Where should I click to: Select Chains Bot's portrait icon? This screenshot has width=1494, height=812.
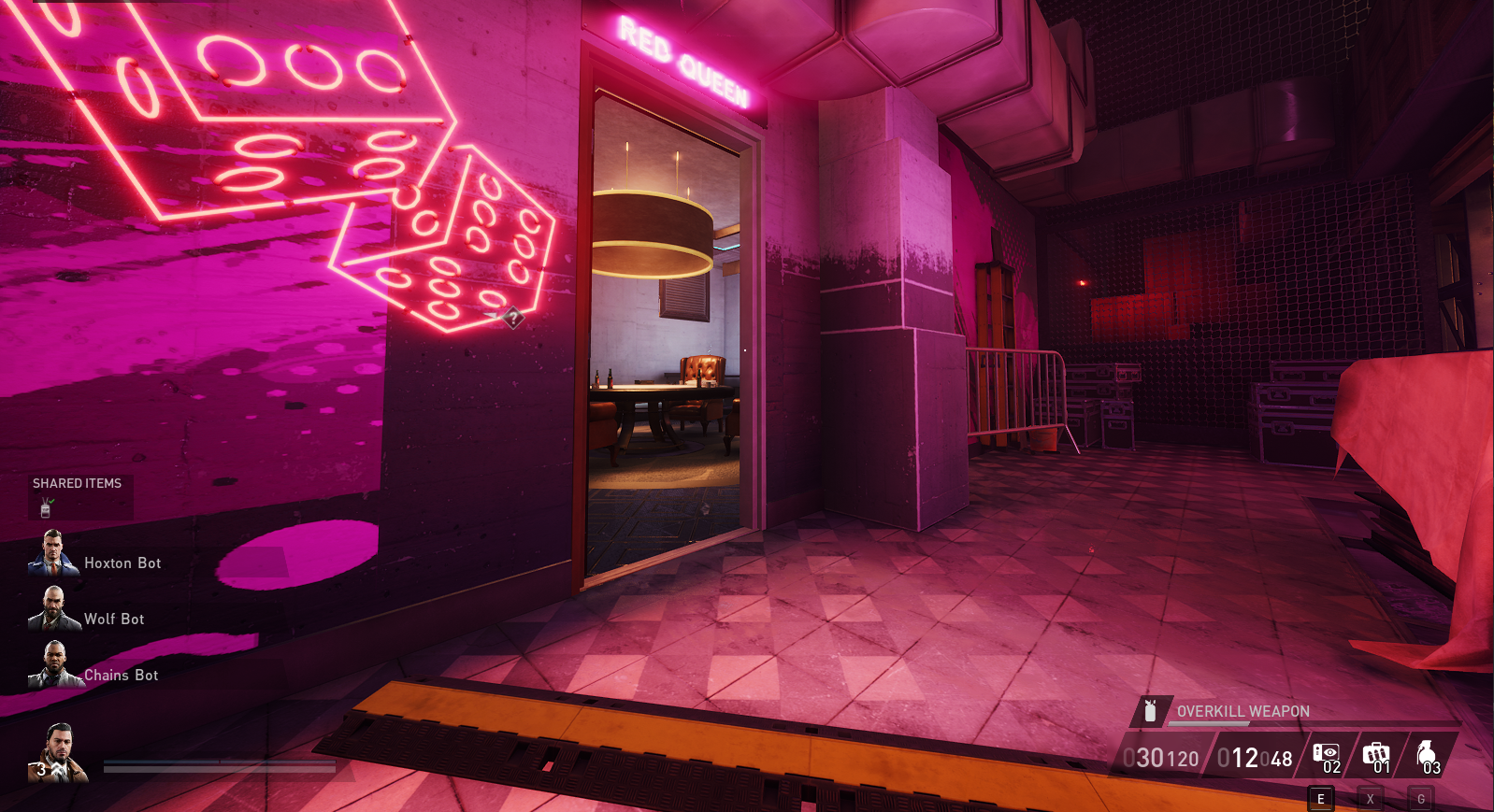[x=52, y=663]
